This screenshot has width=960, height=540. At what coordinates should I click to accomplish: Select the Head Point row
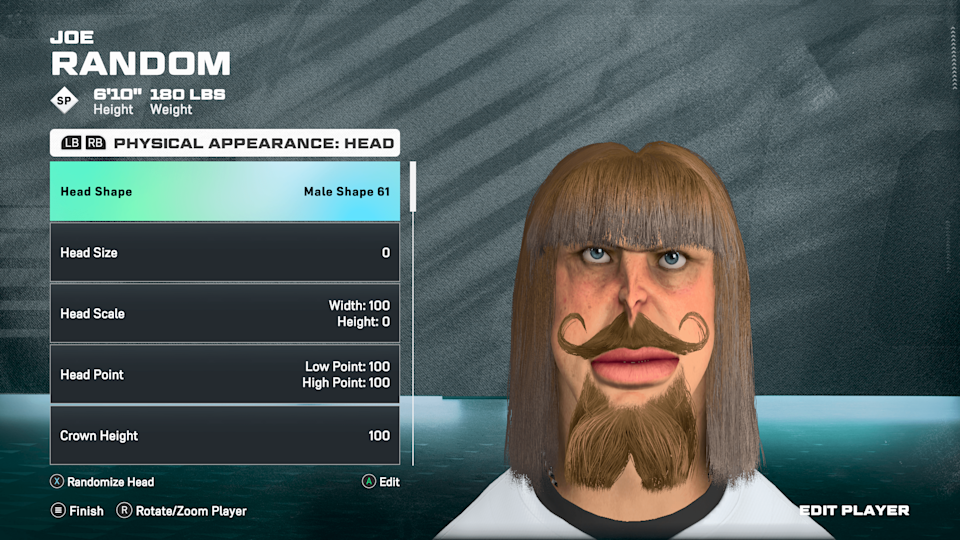pyautogui.click(x=225, y=374)
